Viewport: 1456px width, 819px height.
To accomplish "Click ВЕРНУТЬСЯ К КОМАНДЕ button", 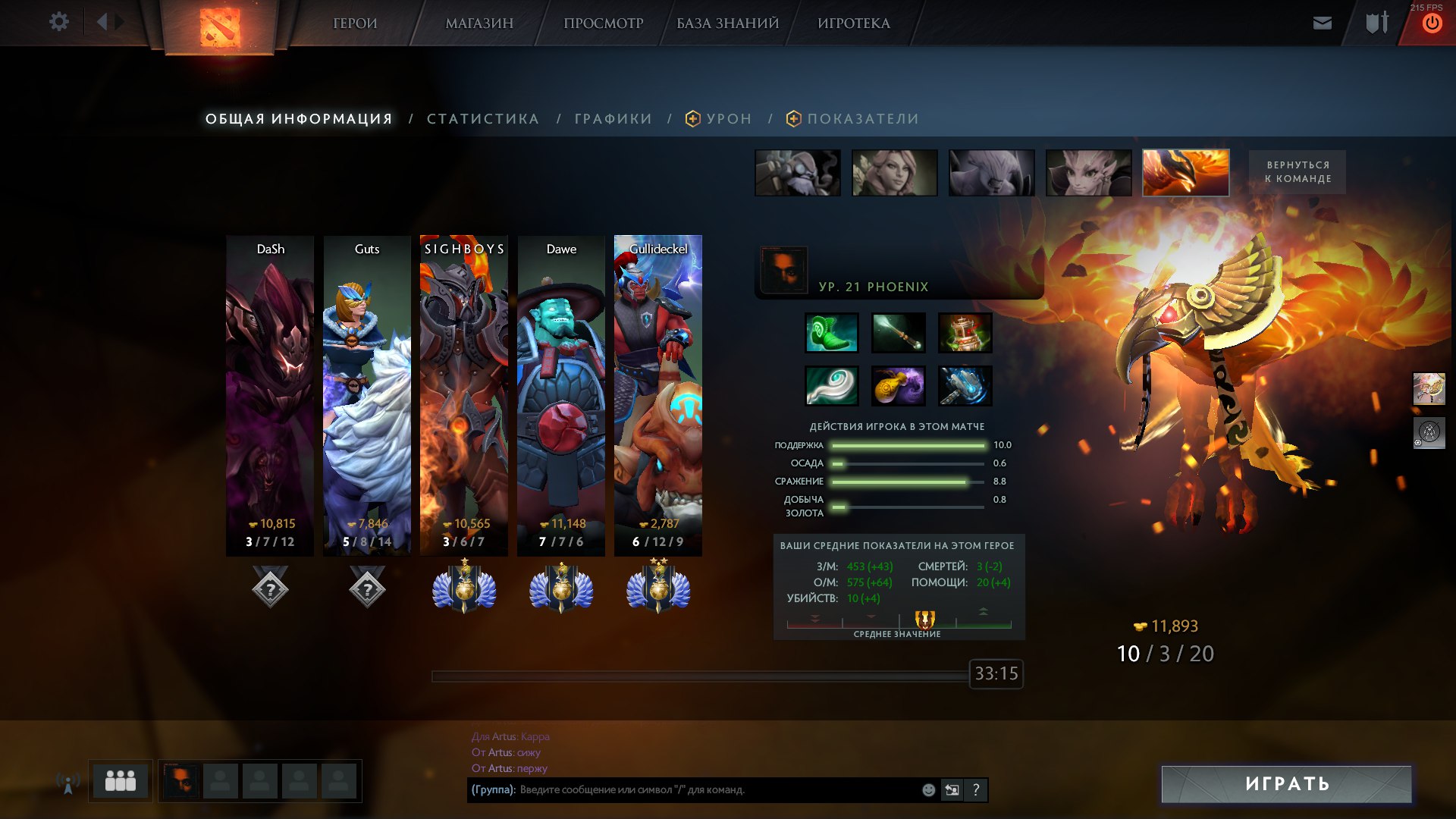I will [x=1297, y=172].
